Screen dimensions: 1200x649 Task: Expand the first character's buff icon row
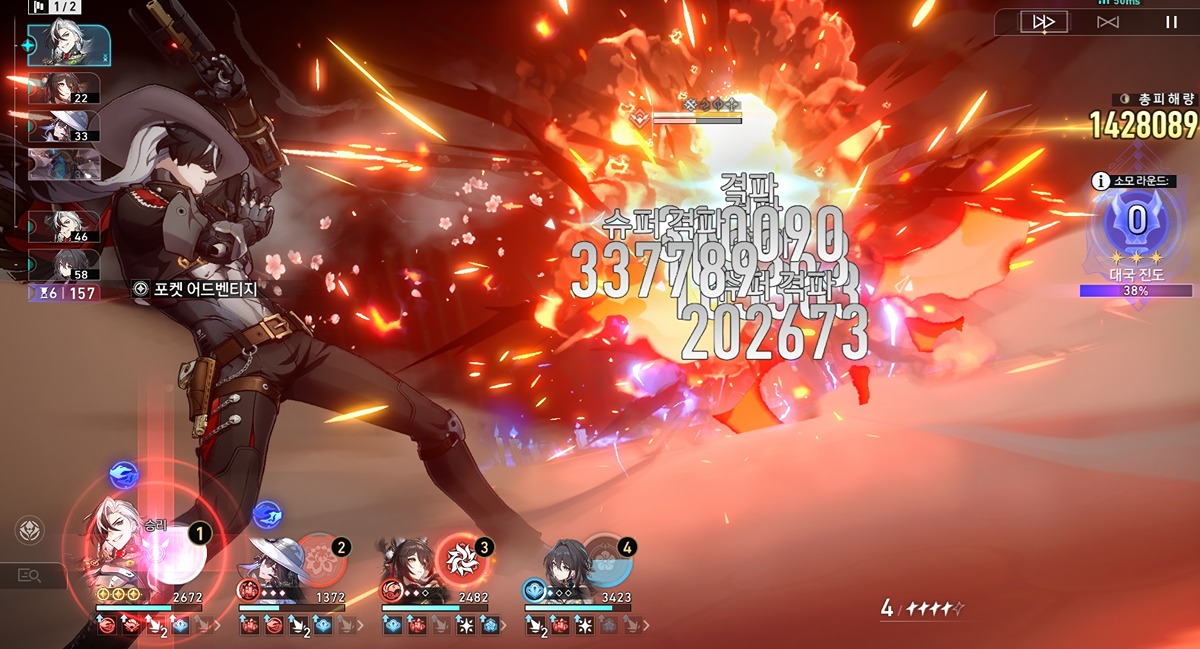click(214, 626)
